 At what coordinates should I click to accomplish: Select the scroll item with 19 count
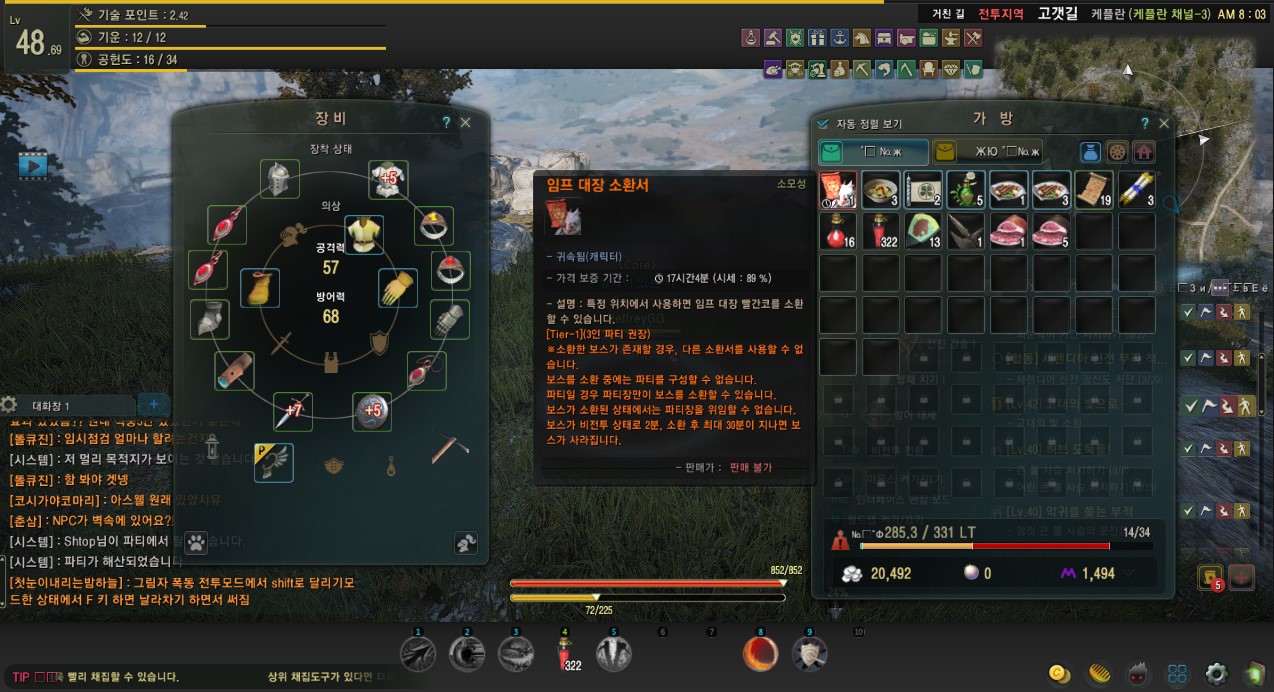click(x=1095, y=189)
